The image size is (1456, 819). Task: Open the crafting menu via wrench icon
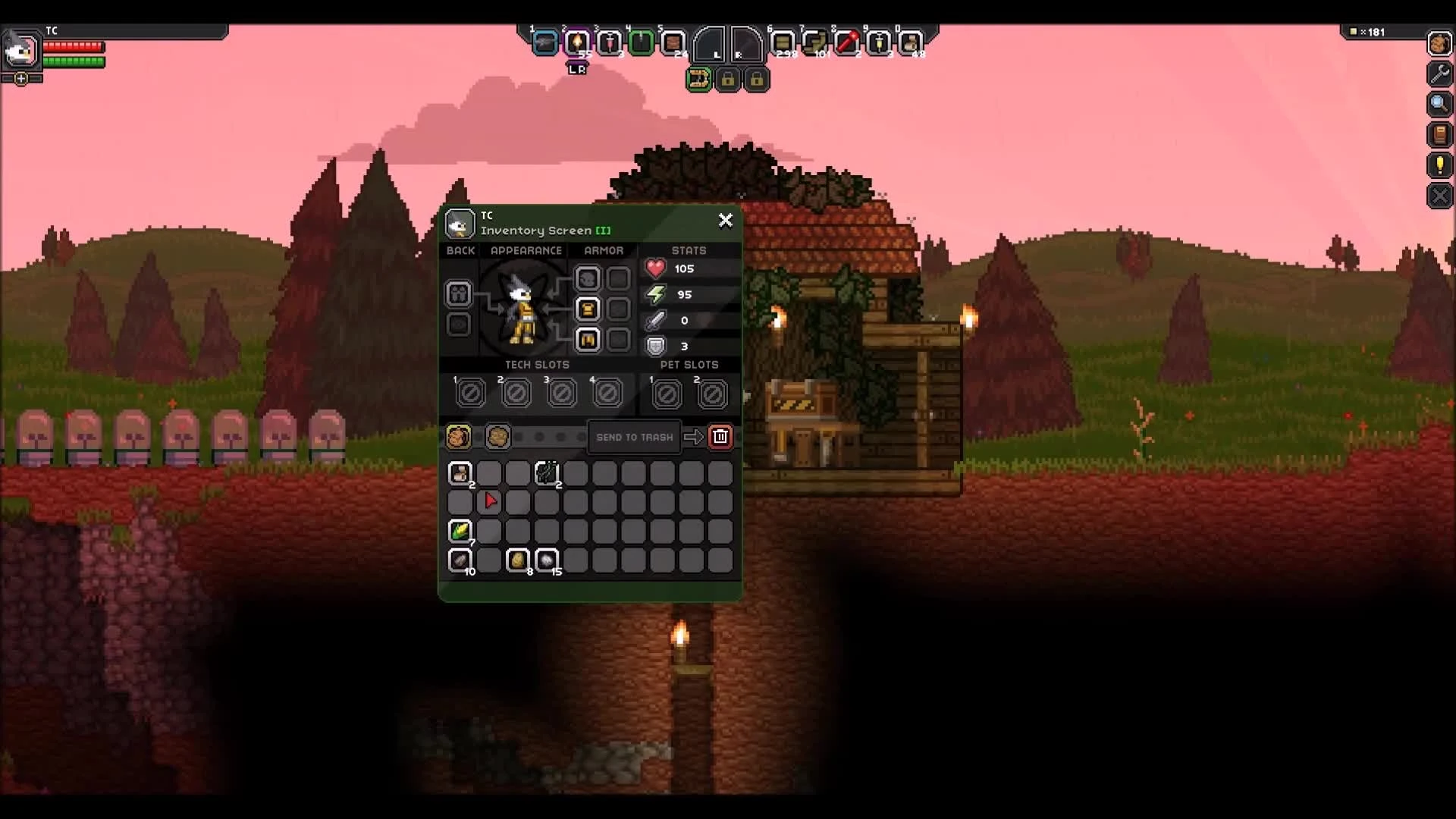1439,74
